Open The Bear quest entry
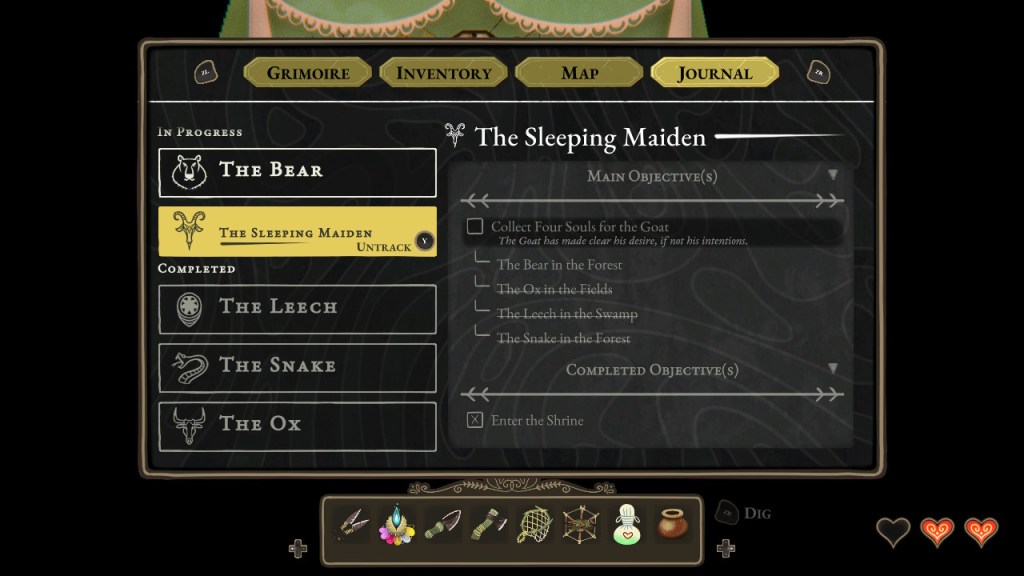The height and width of the screenshot is (576, 1024). (x=297, y=173)
